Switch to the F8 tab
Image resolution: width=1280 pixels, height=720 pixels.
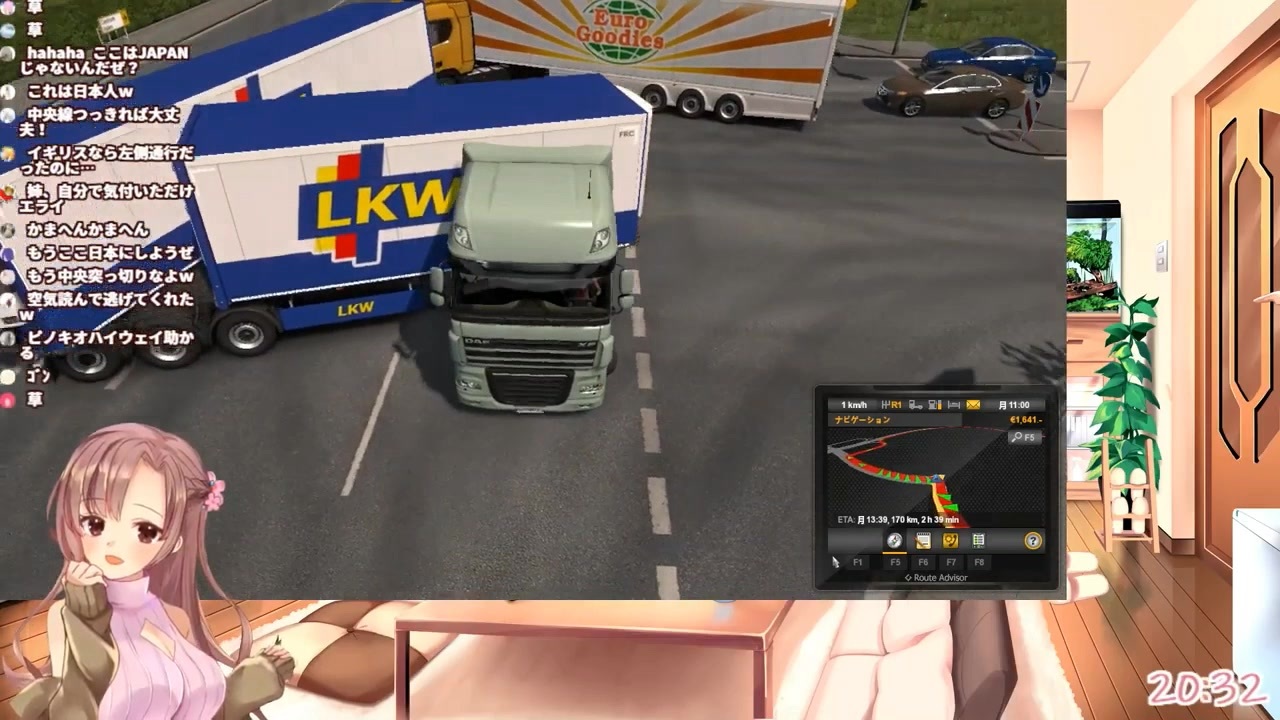(979, 562)
